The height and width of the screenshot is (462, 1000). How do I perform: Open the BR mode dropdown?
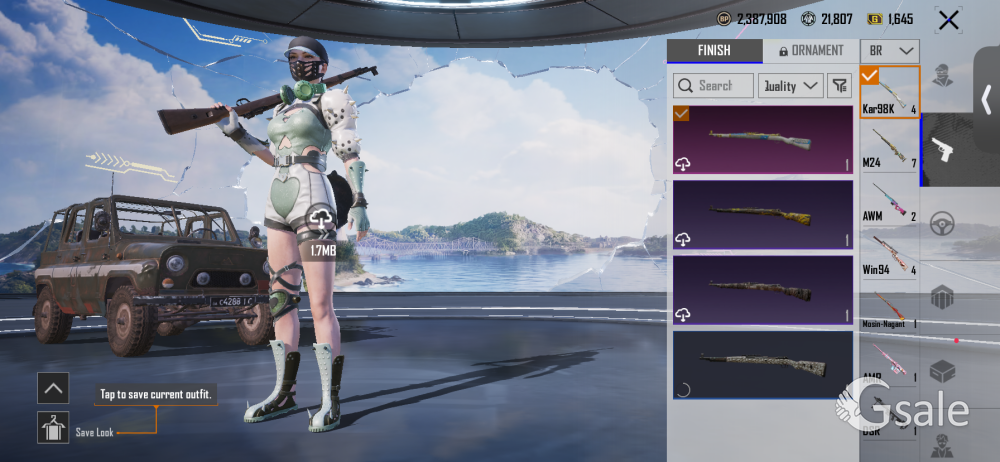coord(890,51)
